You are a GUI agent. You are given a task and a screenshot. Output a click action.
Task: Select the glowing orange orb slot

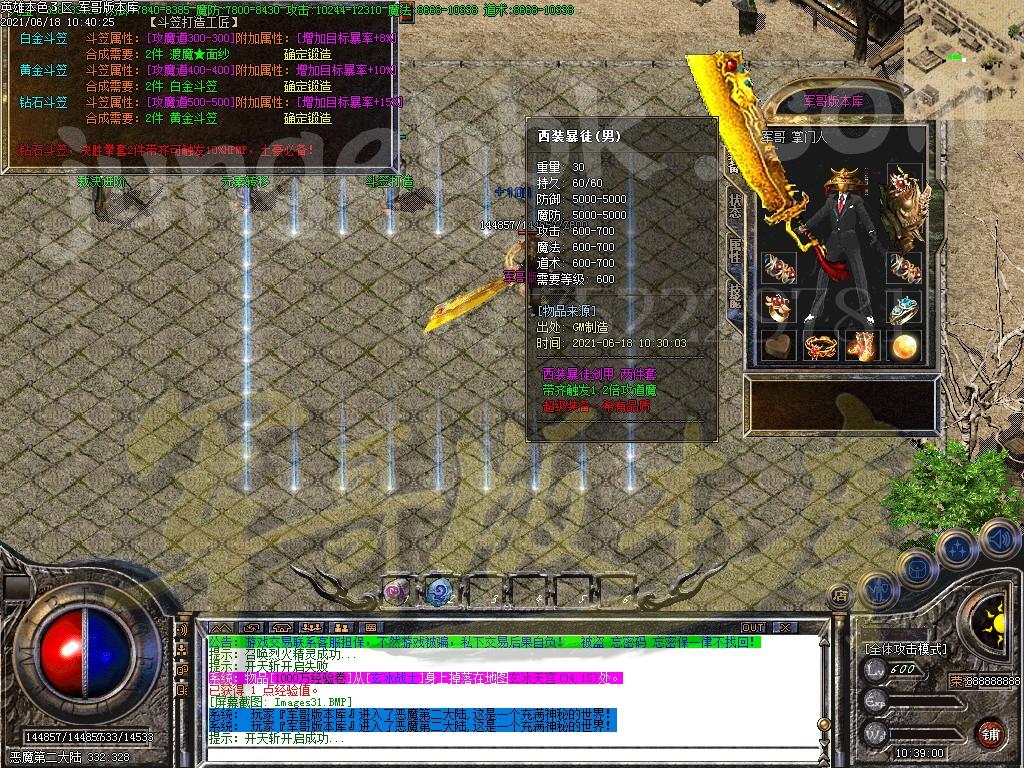click(903, 346)
